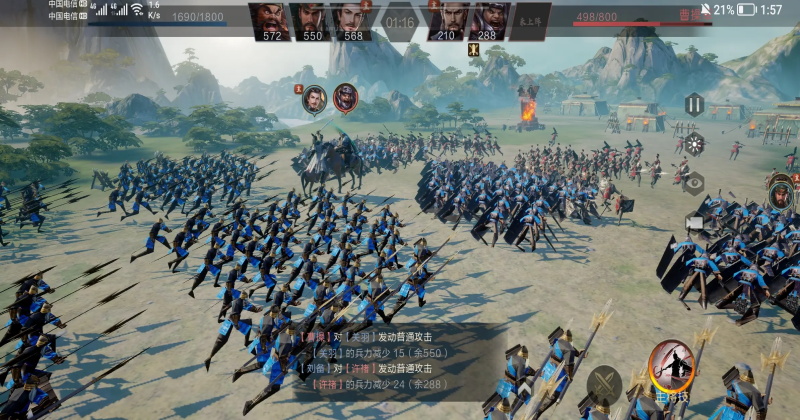800x420 pixels.
Task: Select enemy general portrait with 210 troops
Action: point(447,20)
